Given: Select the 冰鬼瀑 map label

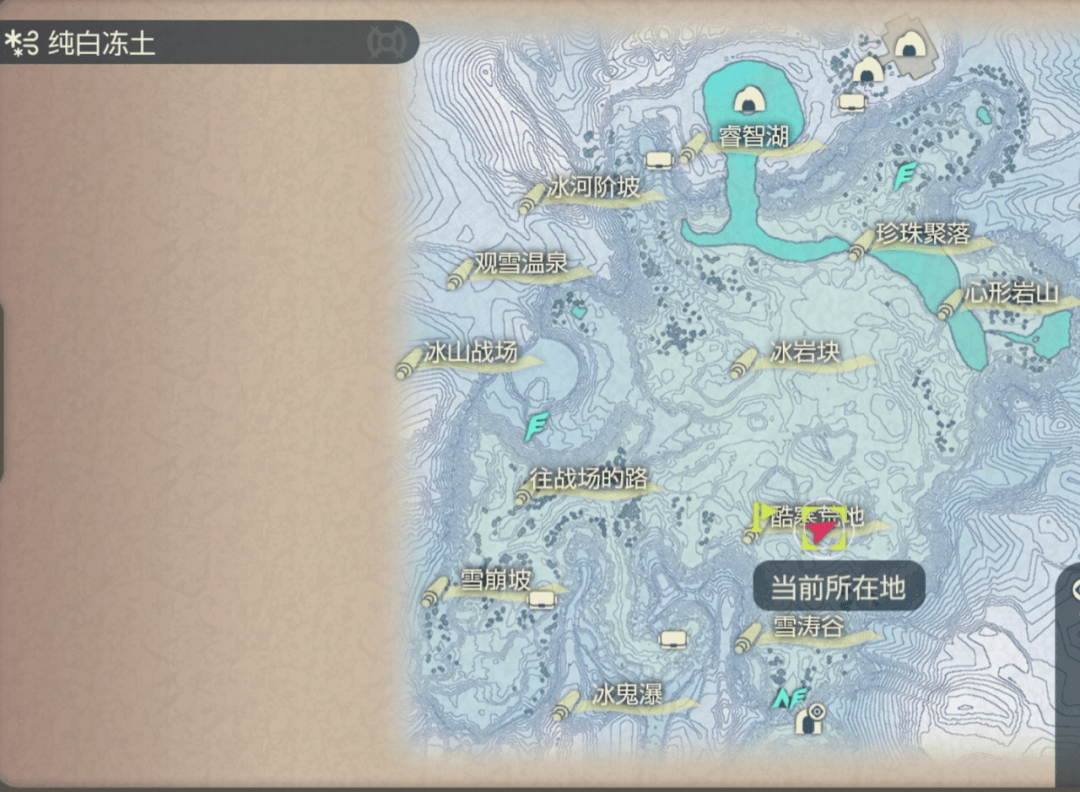Looking at the screenshot, I should tap(627, 695).
